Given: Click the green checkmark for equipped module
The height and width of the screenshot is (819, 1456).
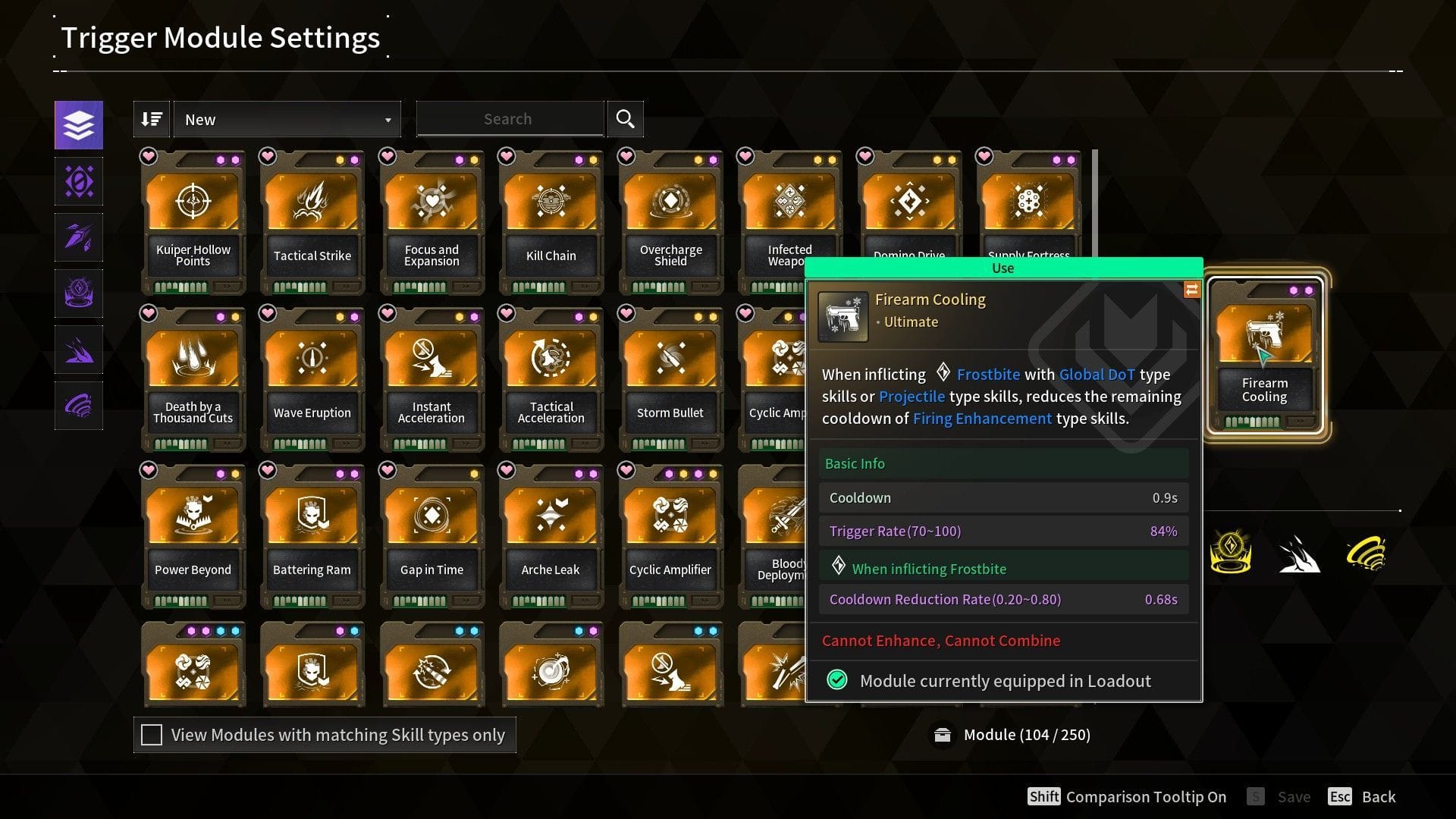Looking at the screenshot, I should coord(836,680).
